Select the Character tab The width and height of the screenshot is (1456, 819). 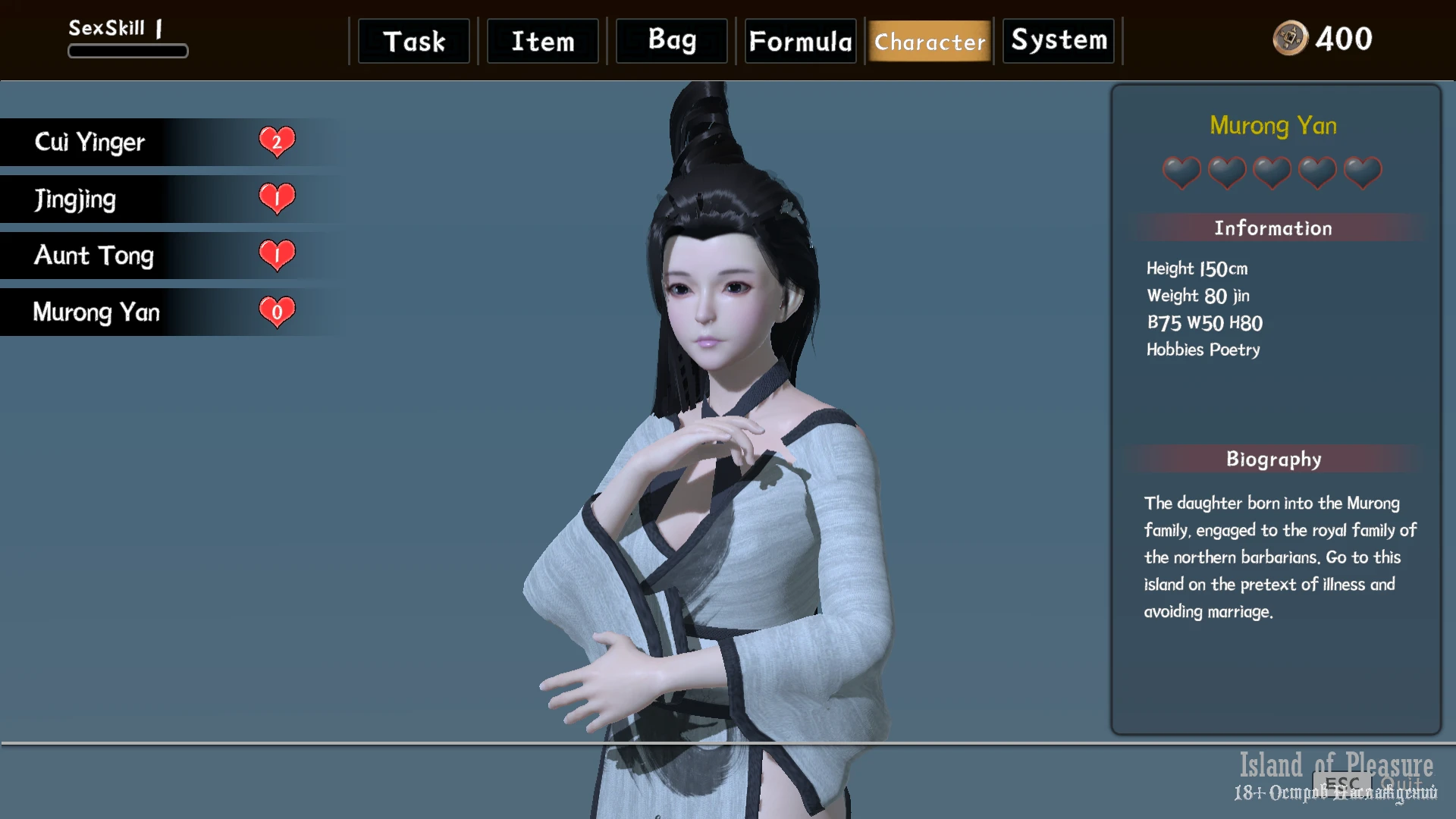(x=930, y=41)
